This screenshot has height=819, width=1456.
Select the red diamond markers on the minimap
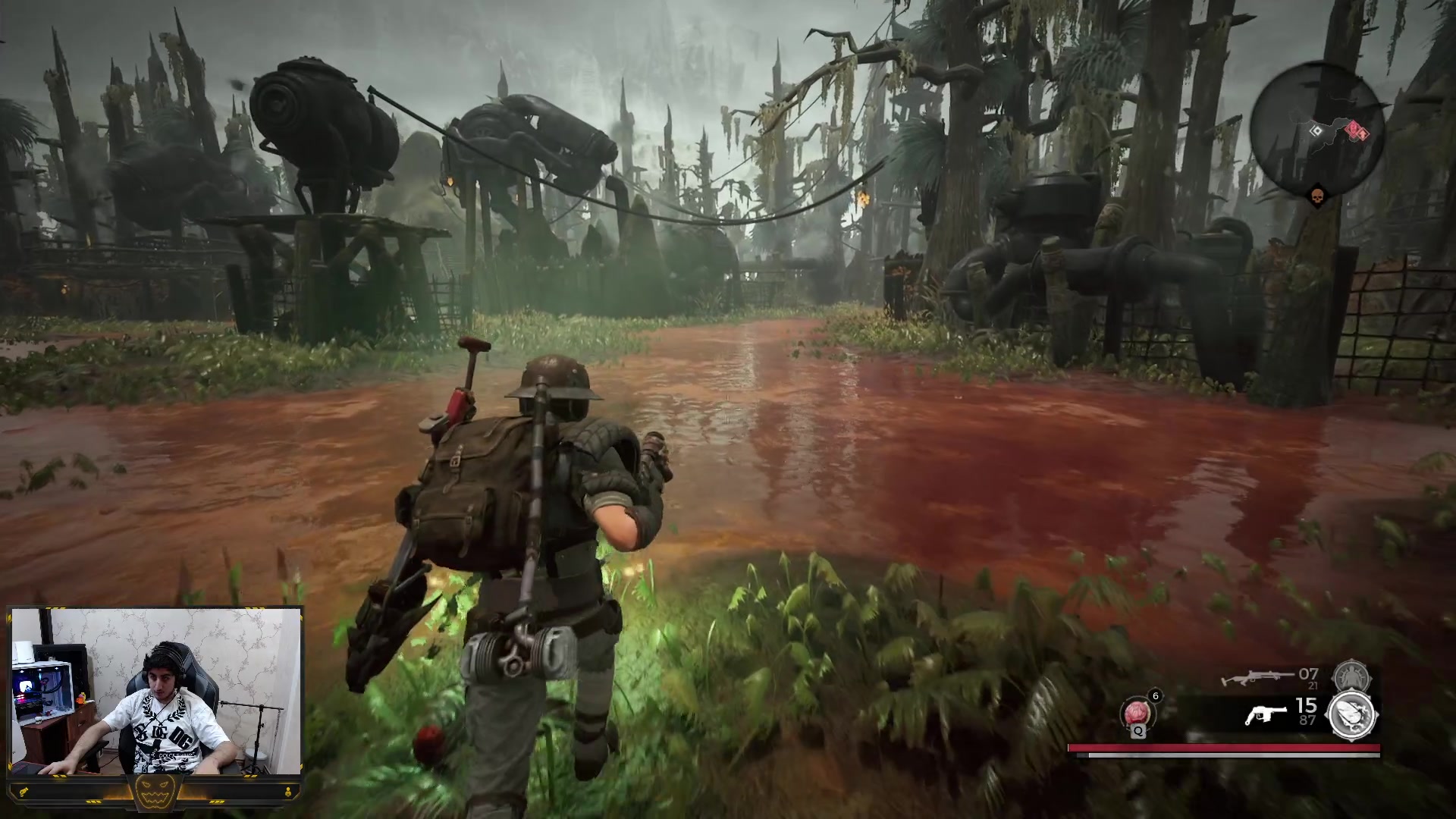click(x=1356, y=132)
